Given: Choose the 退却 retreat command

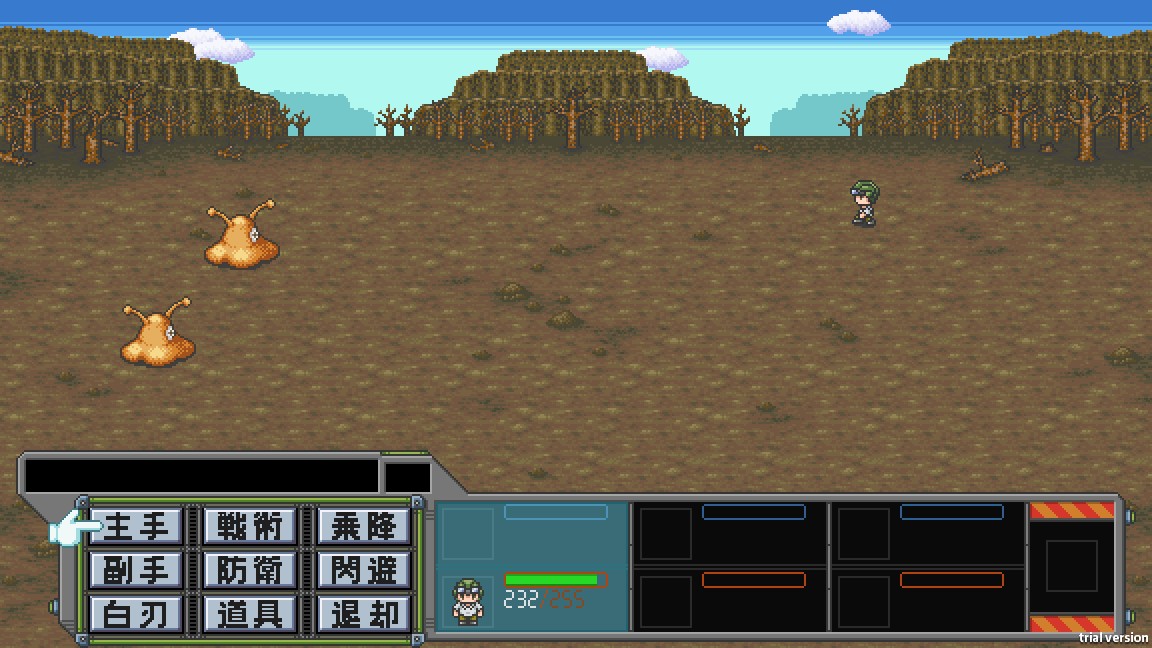Looking at the screenshot, I should point(363,613).
